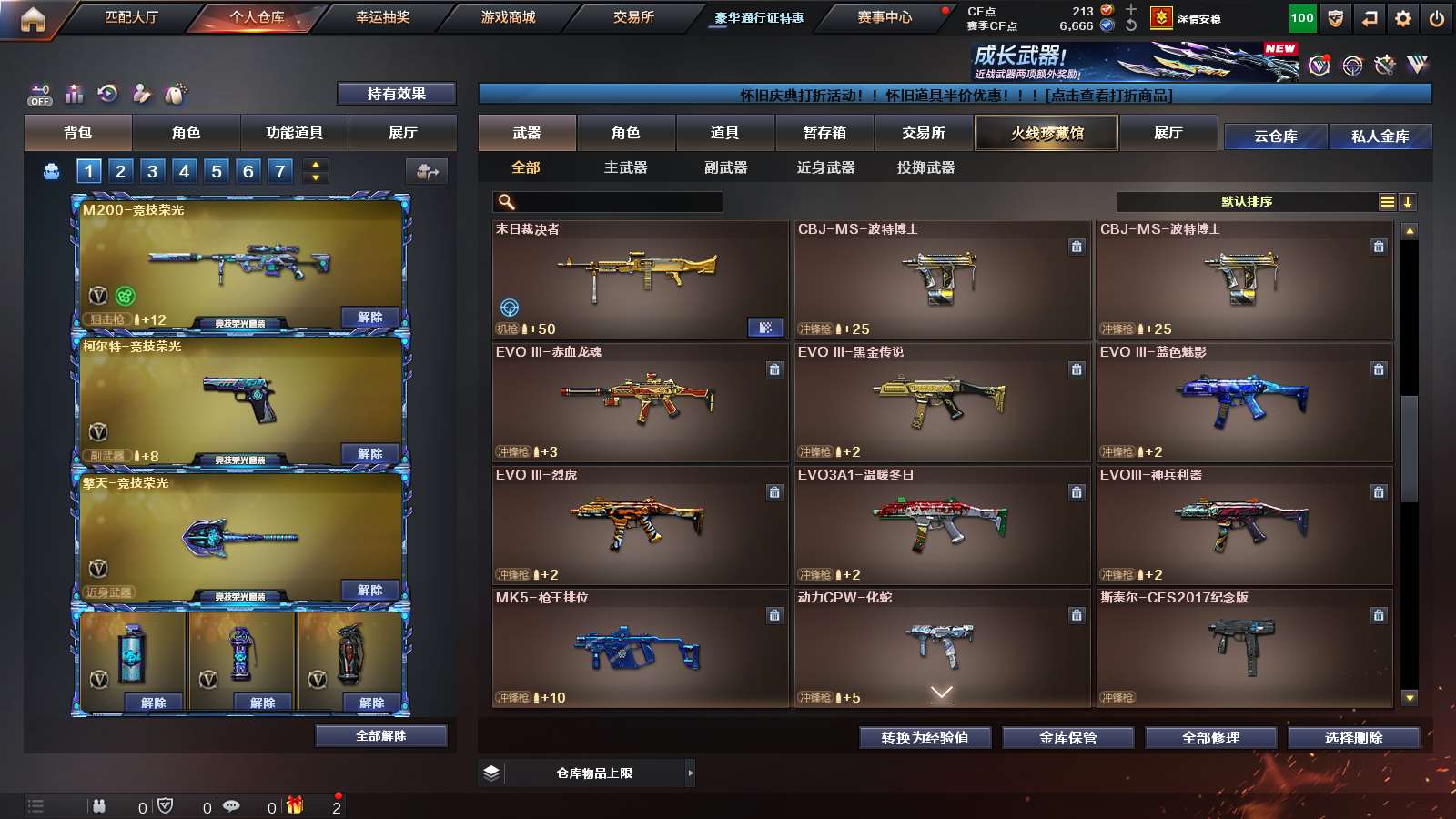The image size is (1456, 819).
Task: Click the 全部修理 repair all button
Action: [1210, 738]
